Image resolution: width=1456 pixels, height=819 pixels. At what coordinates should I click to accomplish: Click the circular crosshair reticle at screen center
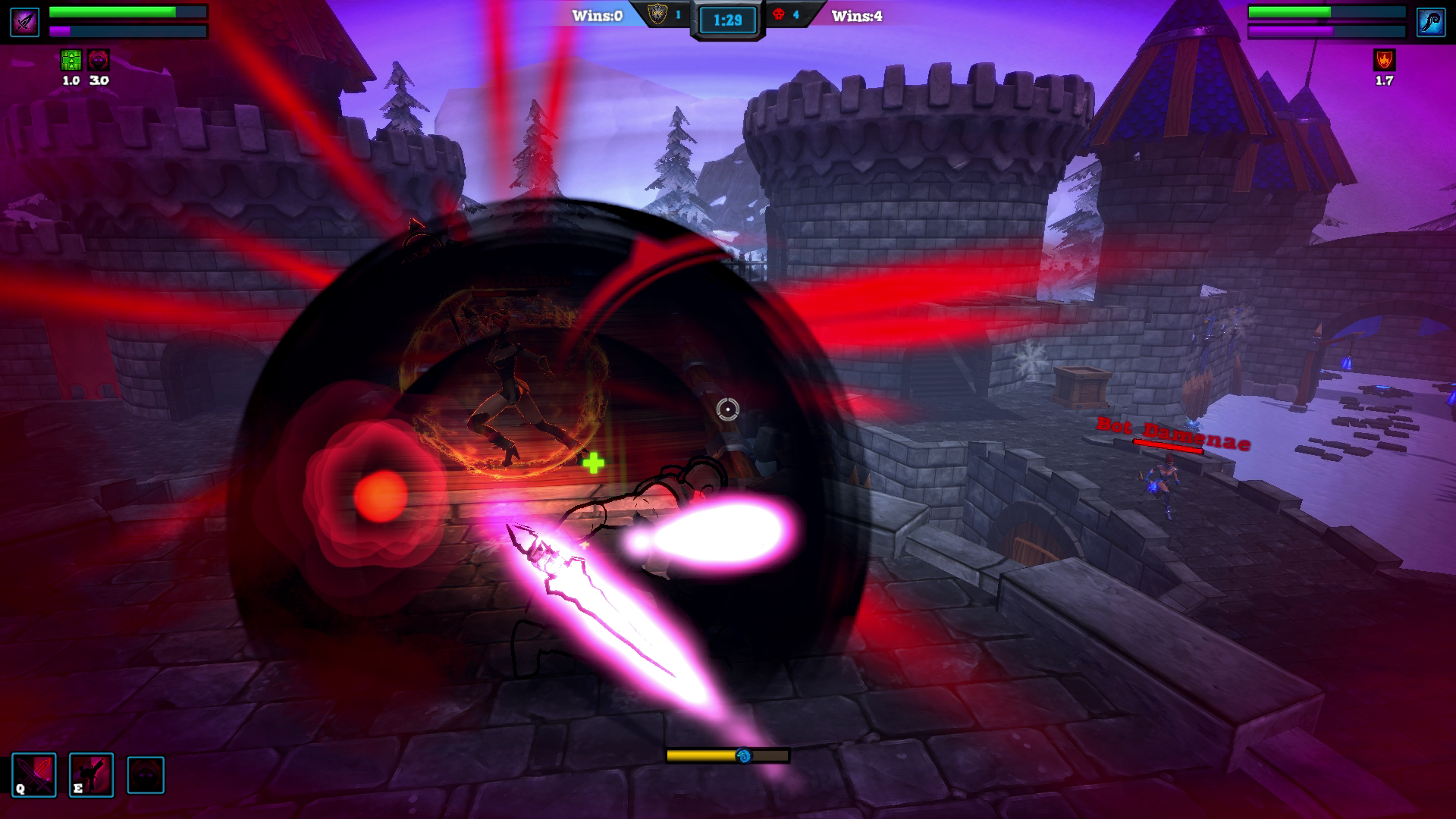(x=726, y=409)
